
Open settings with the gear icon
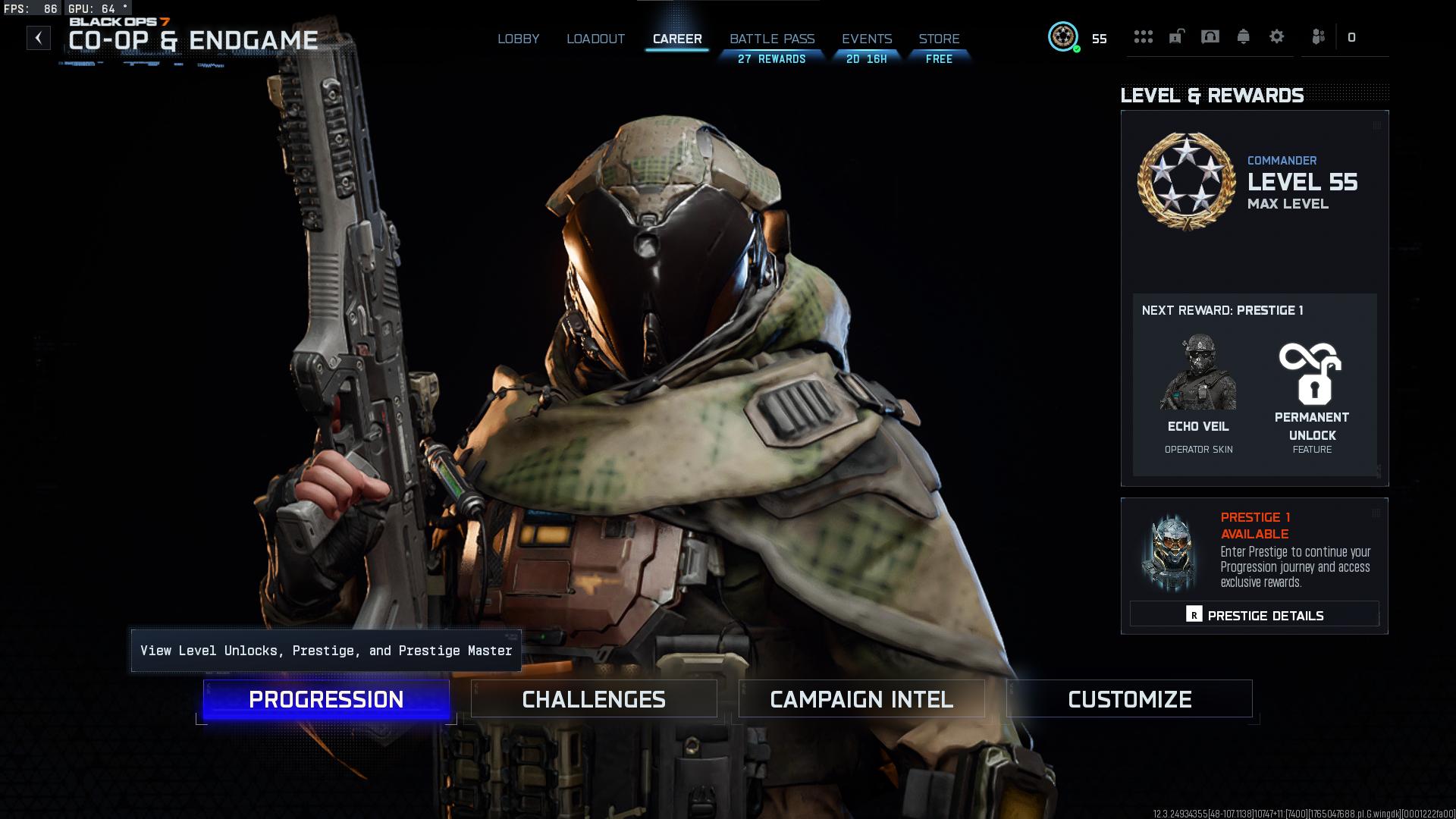tap(1277, 36)
